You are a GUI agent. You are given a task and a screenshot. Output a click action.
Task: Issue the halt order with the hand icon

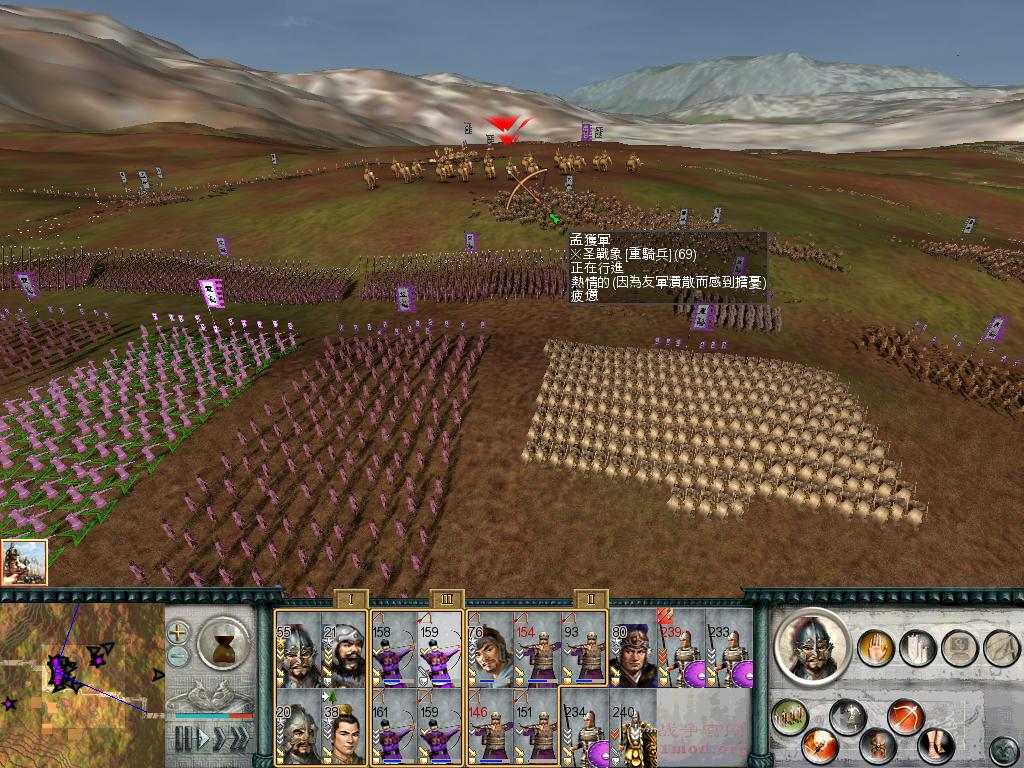click(875, 647)
